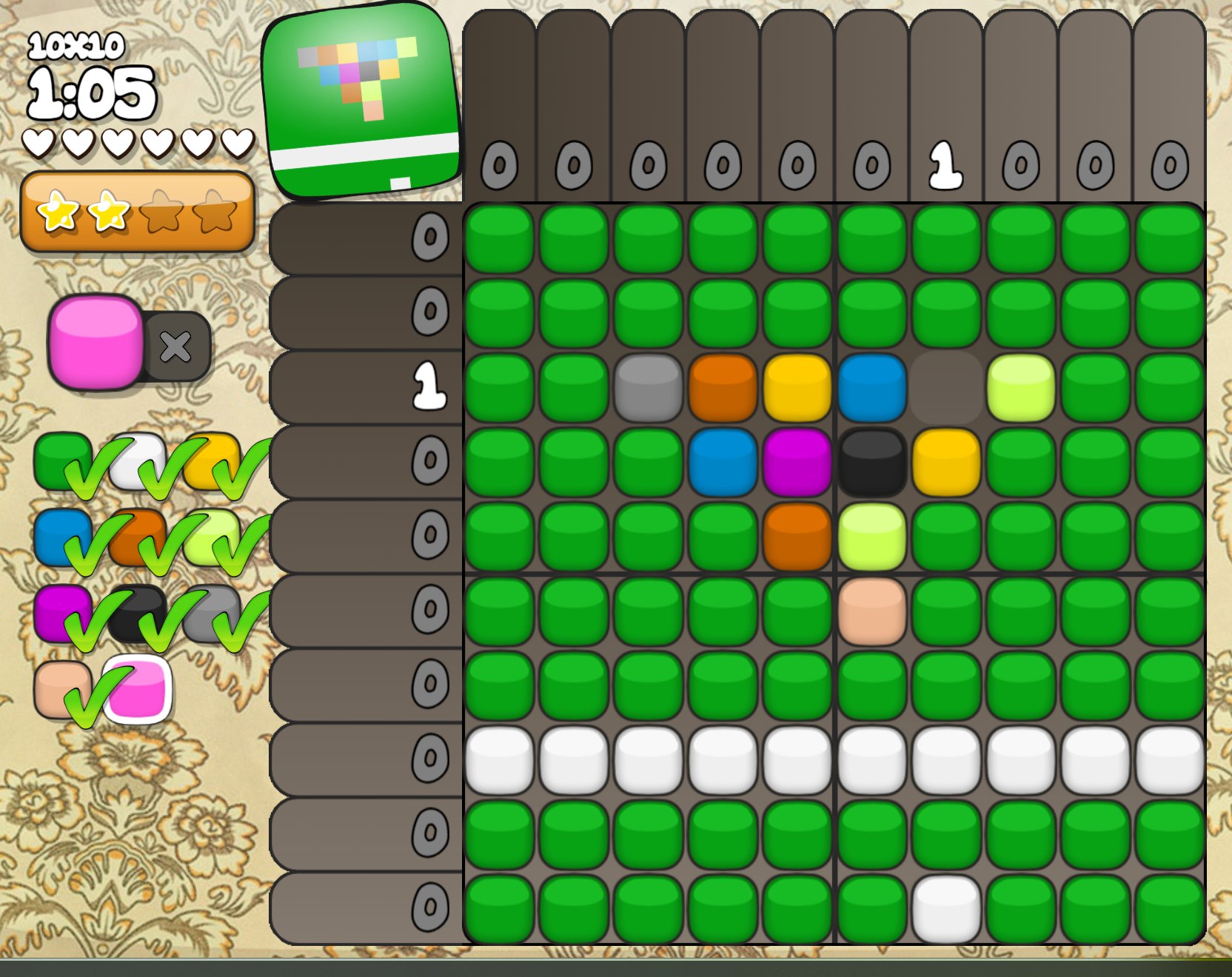
Task: Click the peach tile on the board
Action: 872,611
